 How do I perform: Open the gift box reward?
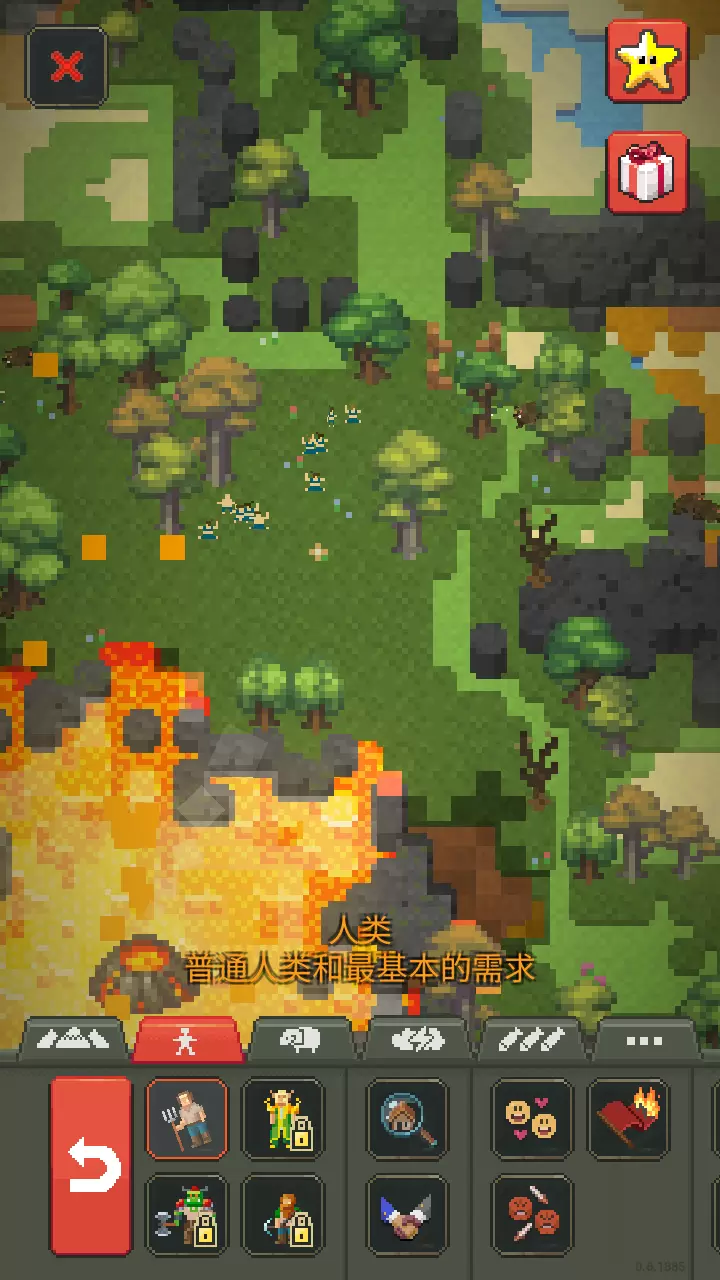tap(648, 173)
